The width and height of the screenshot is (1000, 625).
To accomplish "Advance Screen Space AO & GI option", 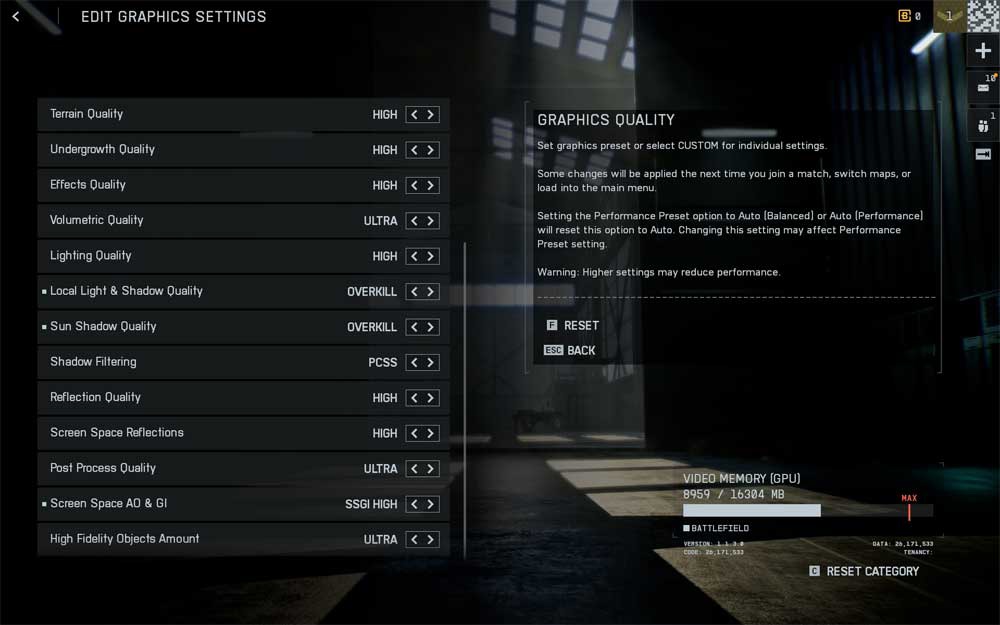I will click(431, 504).
